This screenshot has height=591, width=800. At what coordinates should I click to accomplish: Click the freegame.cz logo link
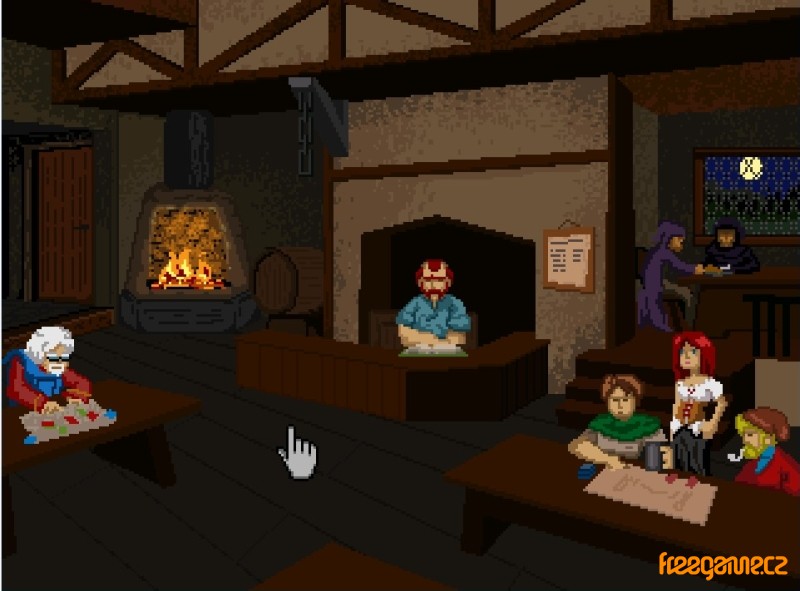click(722, 565)
